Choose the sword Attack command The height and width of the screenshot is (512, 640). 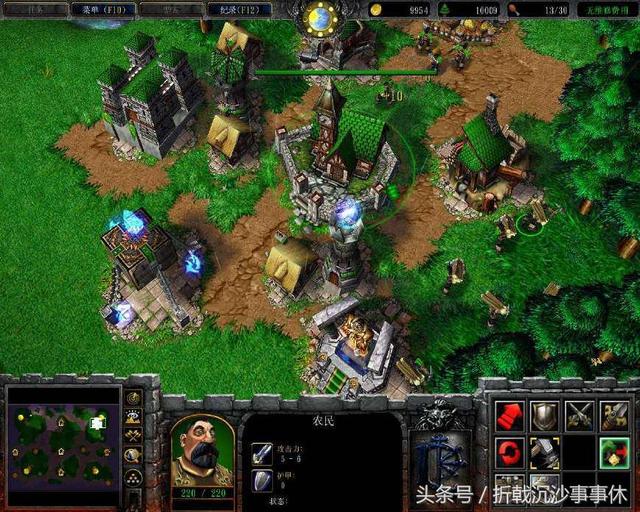point(615,416)
